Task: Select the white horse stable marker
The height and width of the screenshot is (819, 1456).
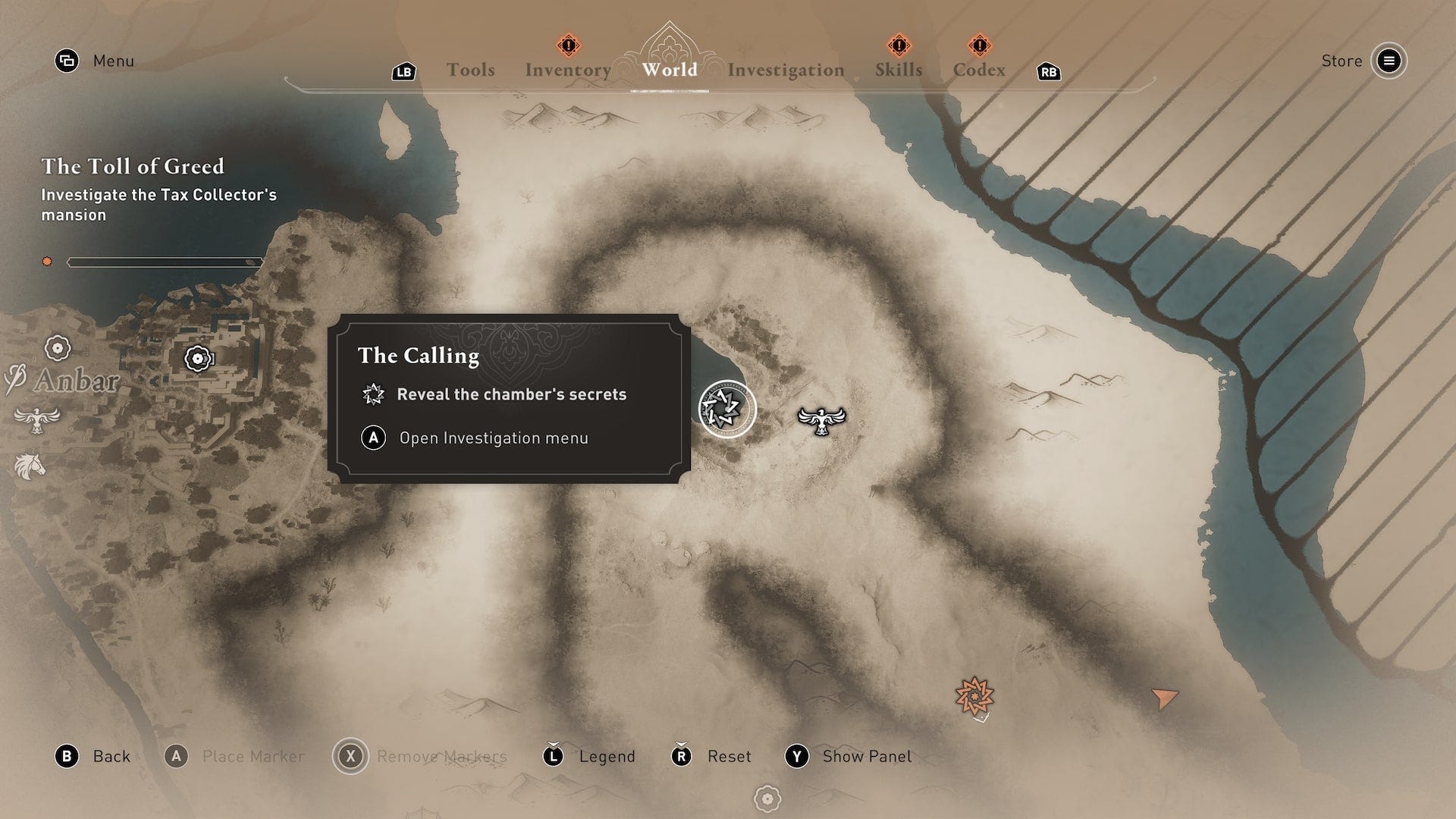Action: click(x=30, y=466)
